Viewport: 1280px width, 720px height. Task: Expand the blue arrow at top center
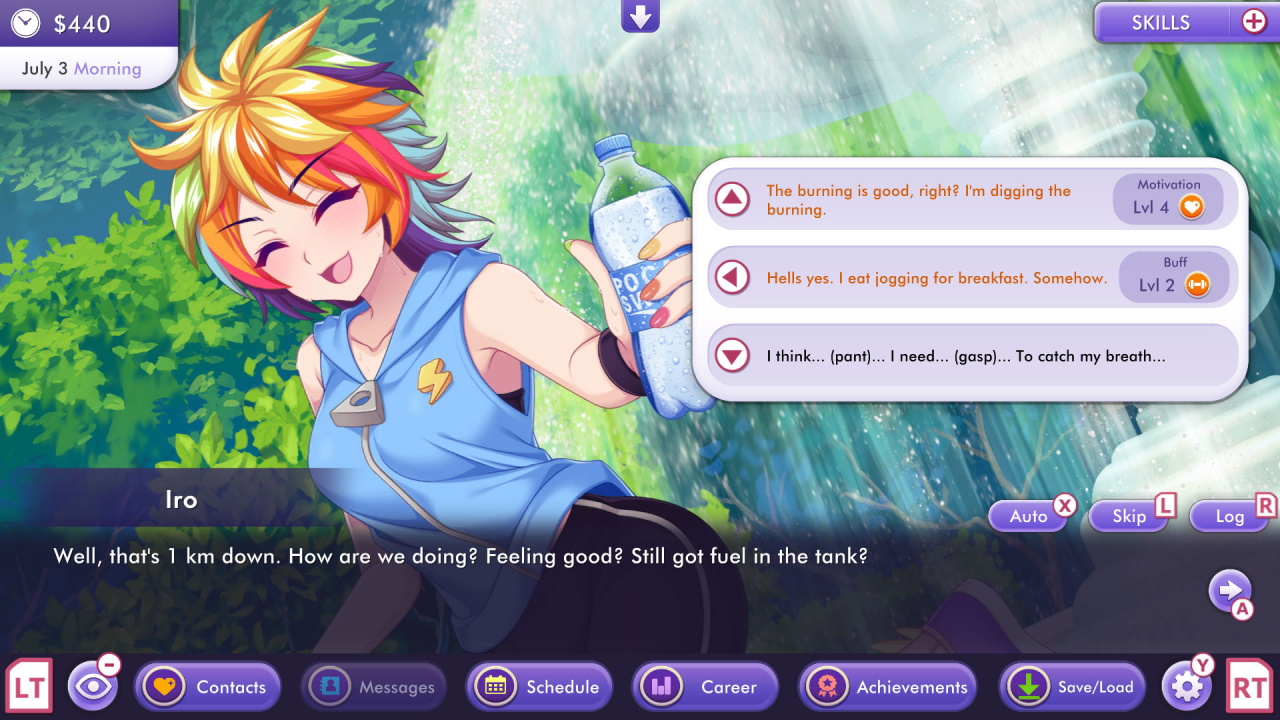[x=640, y=15]
